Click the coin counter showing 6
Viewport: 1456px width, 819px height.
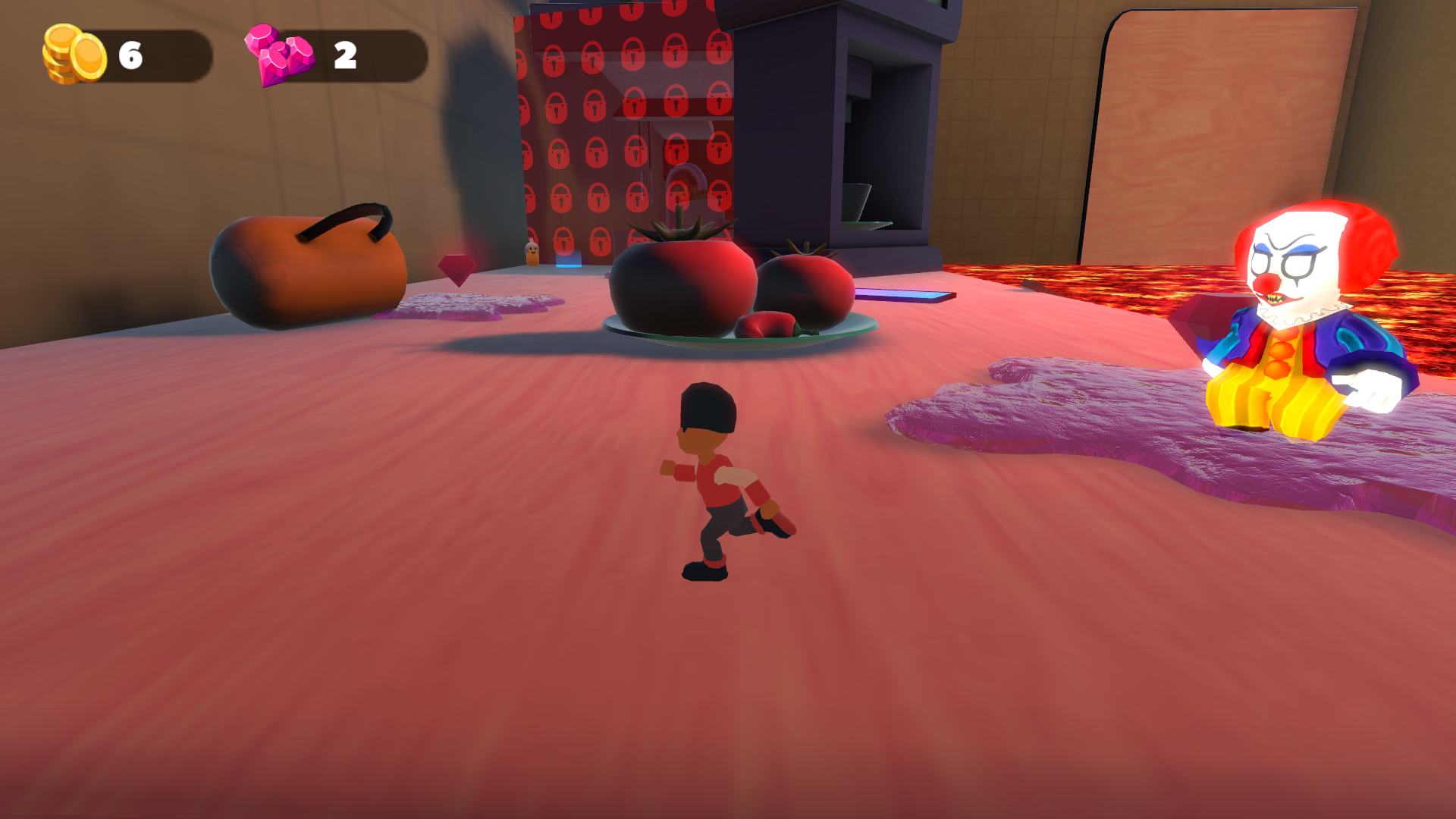point(130,52)
